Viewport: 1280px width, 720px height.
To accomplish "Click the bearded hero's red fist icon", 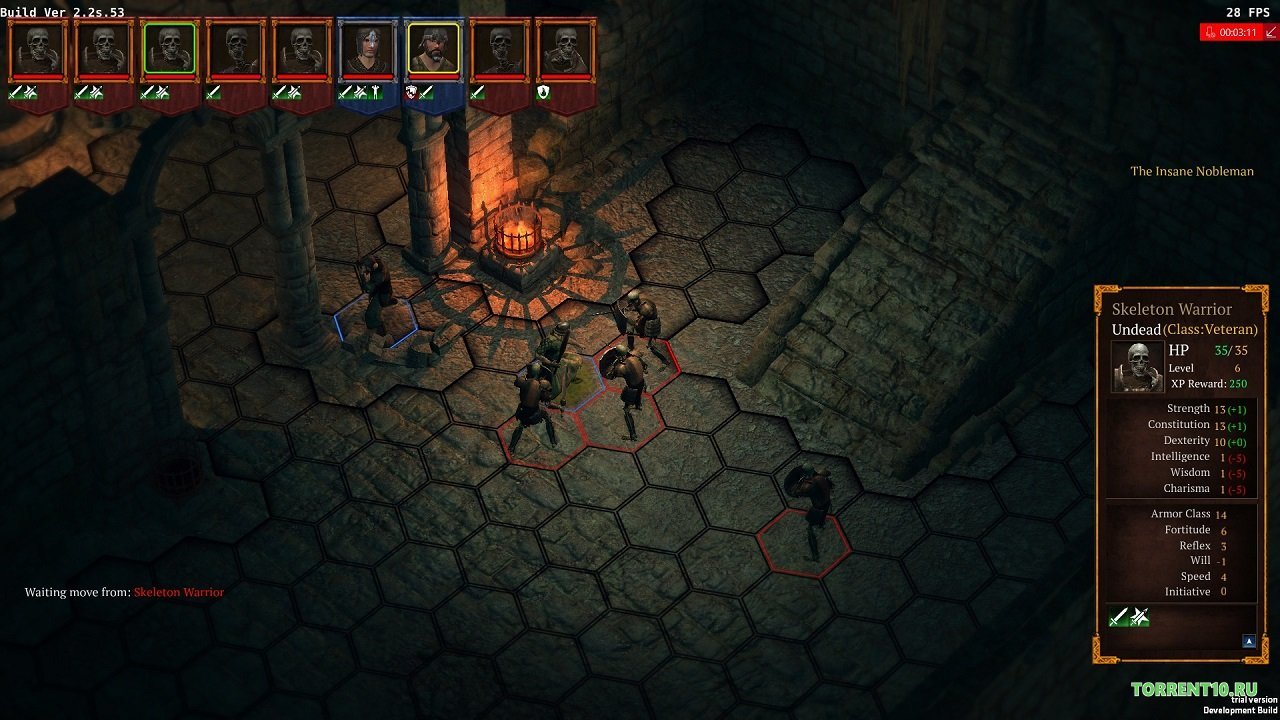I will (x=411, y=92).
